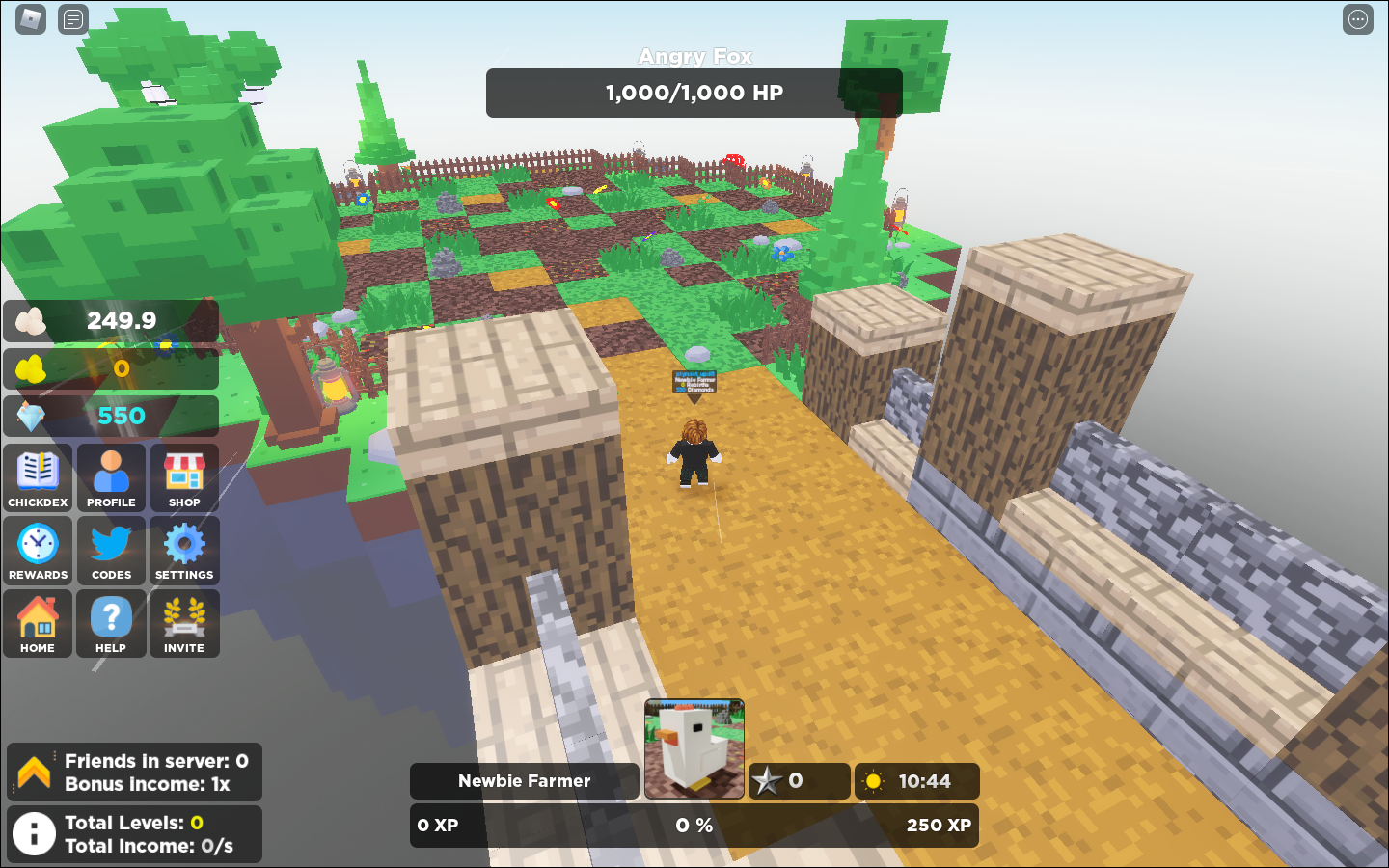Open the Help question mark panel
This screenshot has height=868, width=1389.
tap(111, 624)
